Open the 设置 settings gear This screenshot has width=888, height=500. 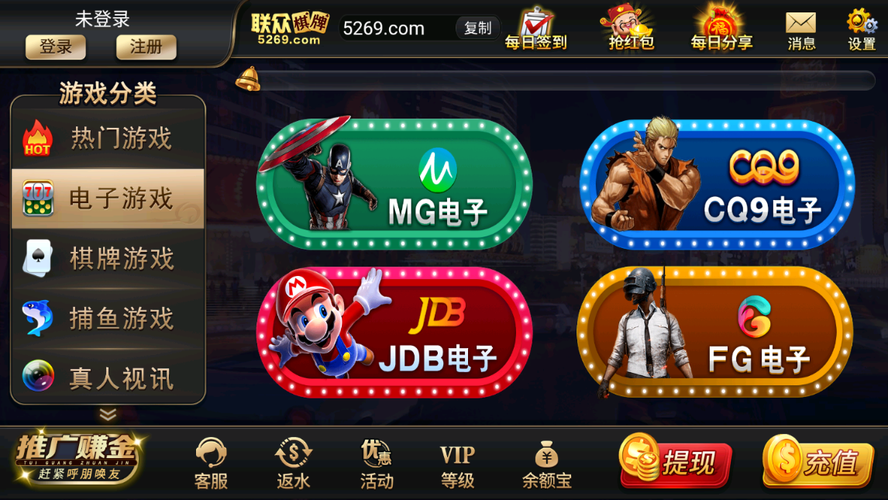(861, 28)
